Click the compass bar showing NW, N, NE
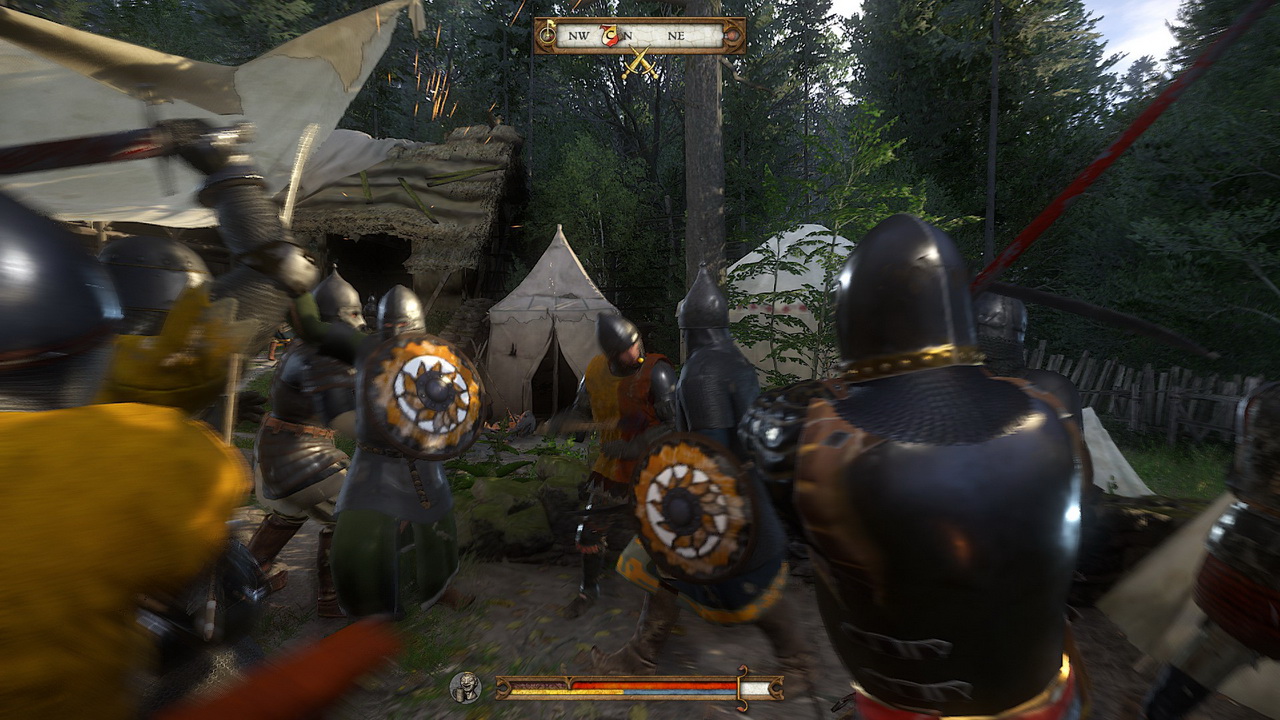The width and height of the screenshot is (1280, 720). [x=640, y=35]
